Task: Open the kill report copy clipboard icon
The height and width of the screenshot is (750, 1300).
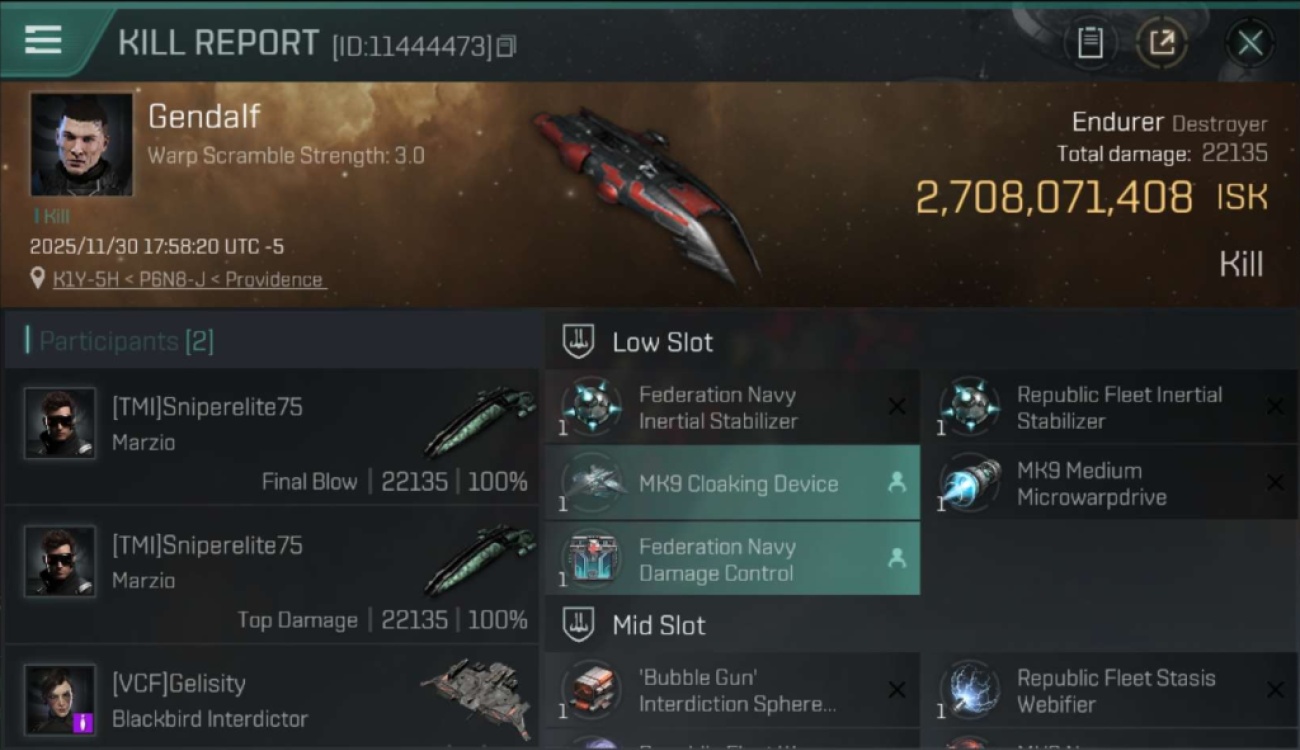Action: point(1090,43)
